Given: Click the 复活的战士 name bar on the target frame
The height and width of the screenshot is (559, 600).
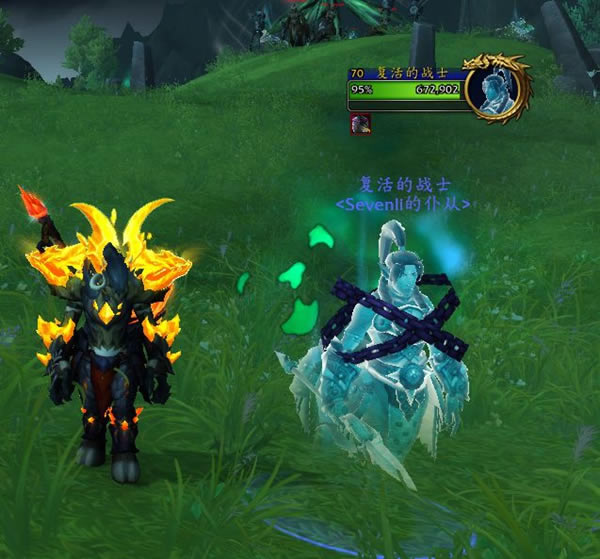Looking at the screenshot, I should (406, 74).
